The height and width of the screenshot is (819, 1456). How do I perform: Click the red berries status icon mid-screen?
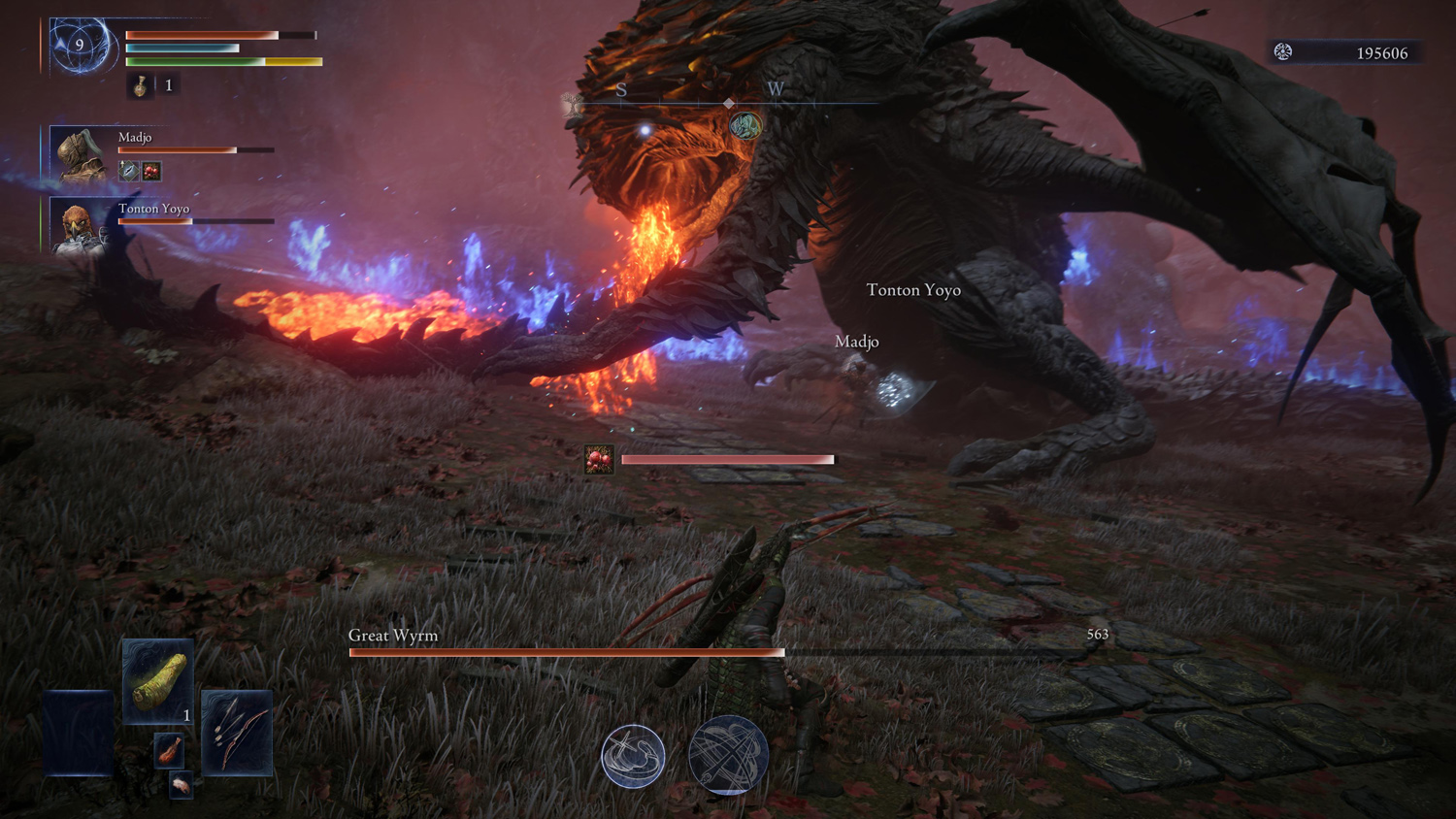[x=599, y=459]
